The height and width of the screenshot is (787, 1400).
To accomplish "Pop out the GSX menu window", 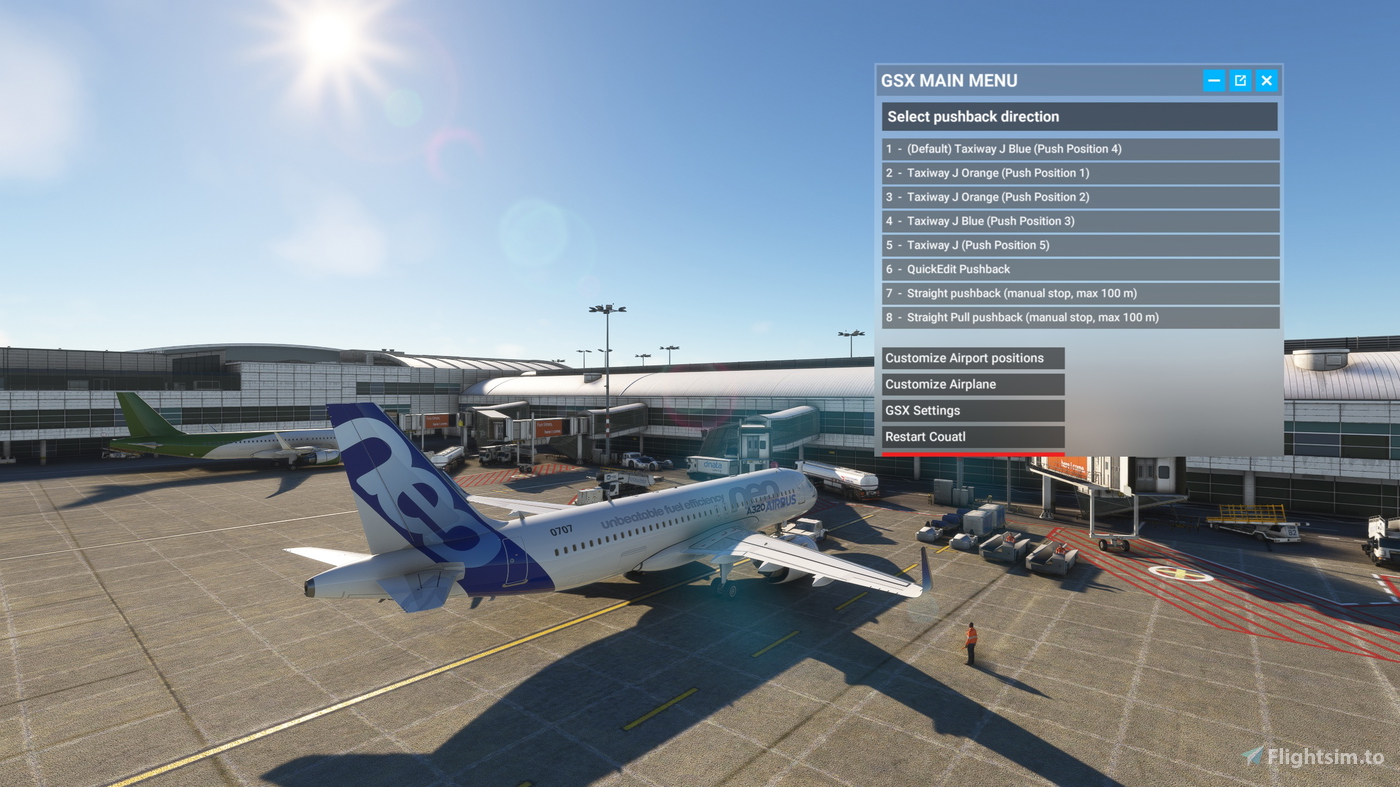I will tap(1240, 79).
